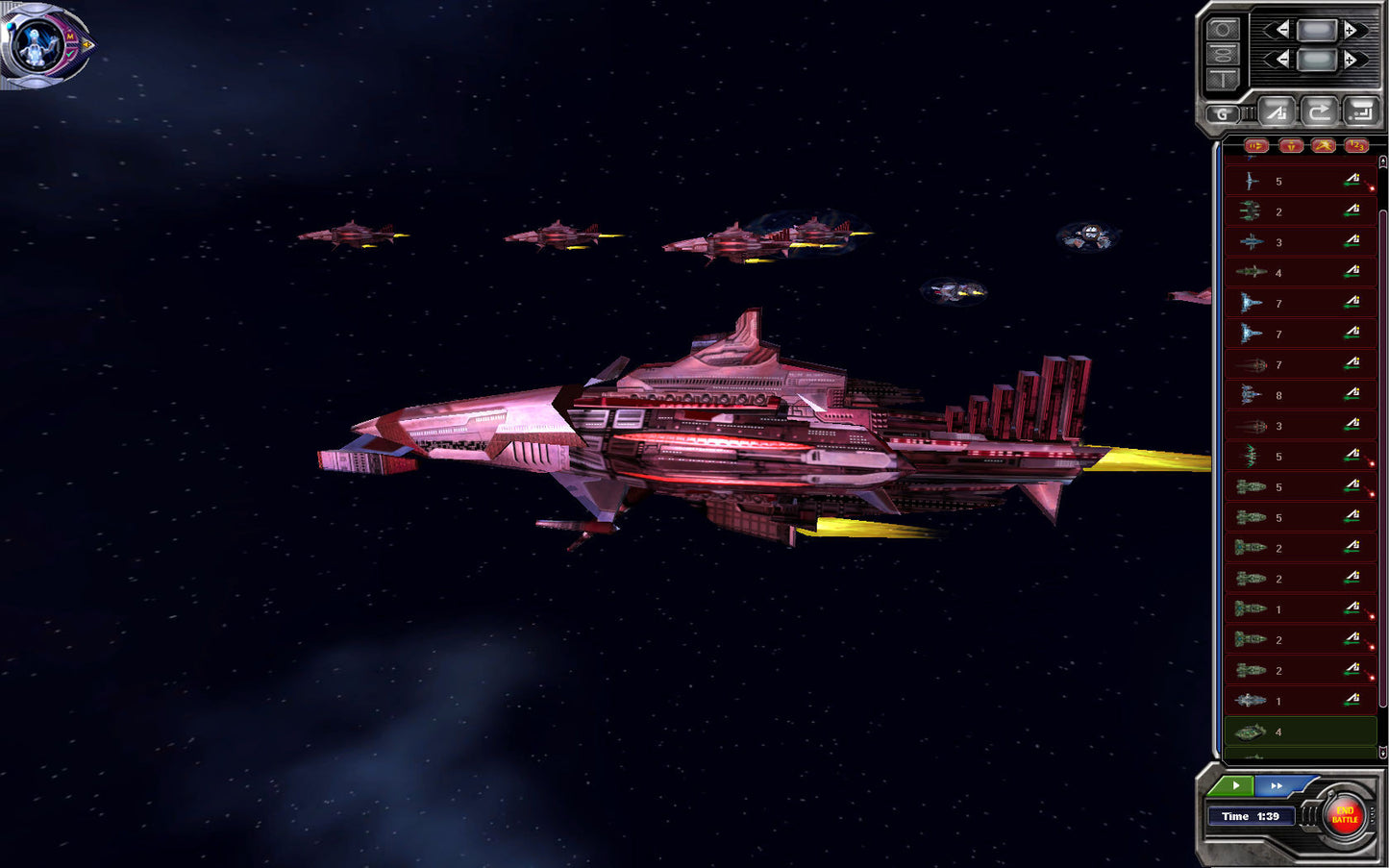Increase the upper value with the plus arrow
The height and width of the screenshot is (868, 1389).
tap(1350, 30)
